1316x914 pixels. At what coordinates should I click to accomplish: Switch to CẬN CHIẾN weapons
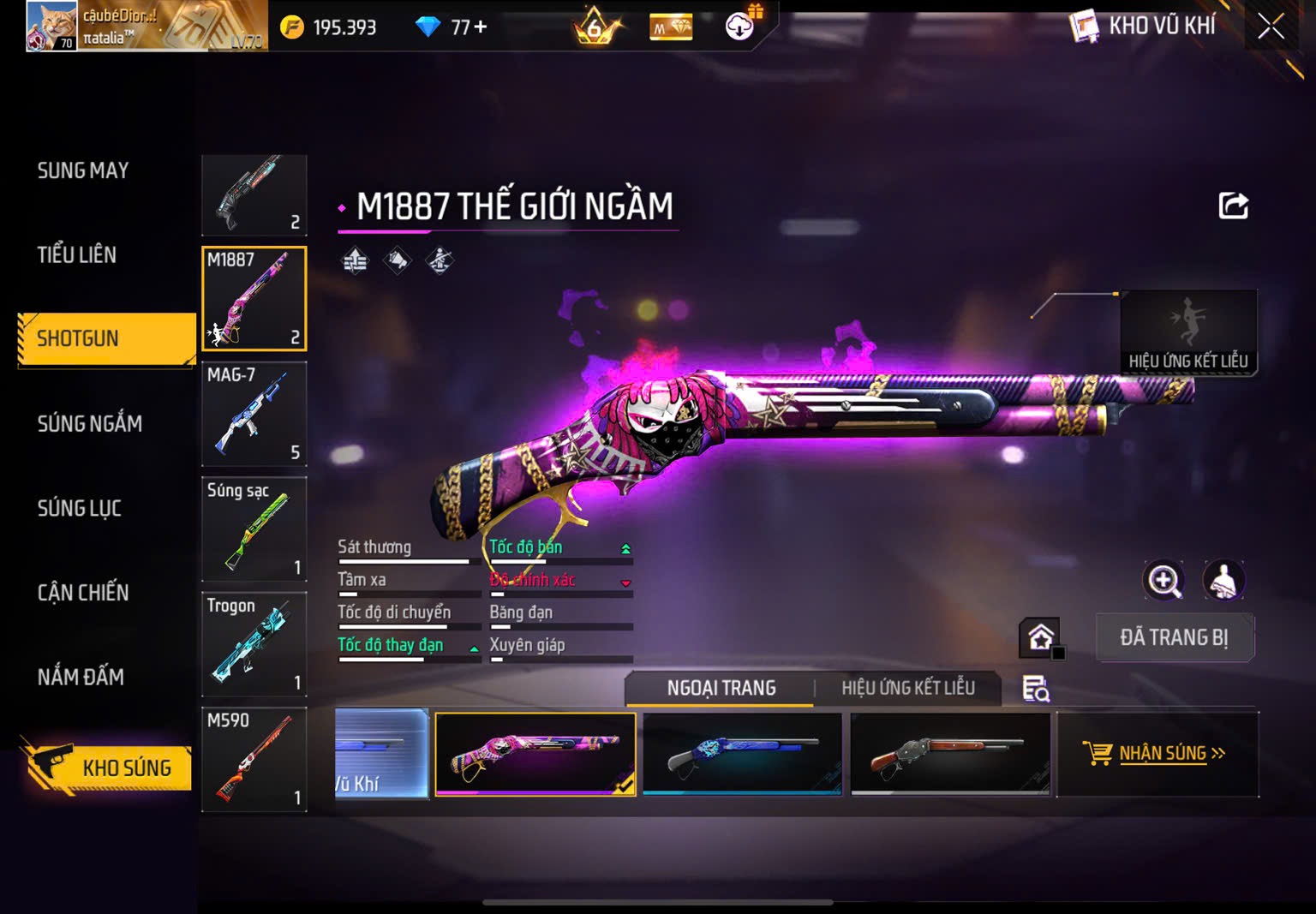[83, 593]
